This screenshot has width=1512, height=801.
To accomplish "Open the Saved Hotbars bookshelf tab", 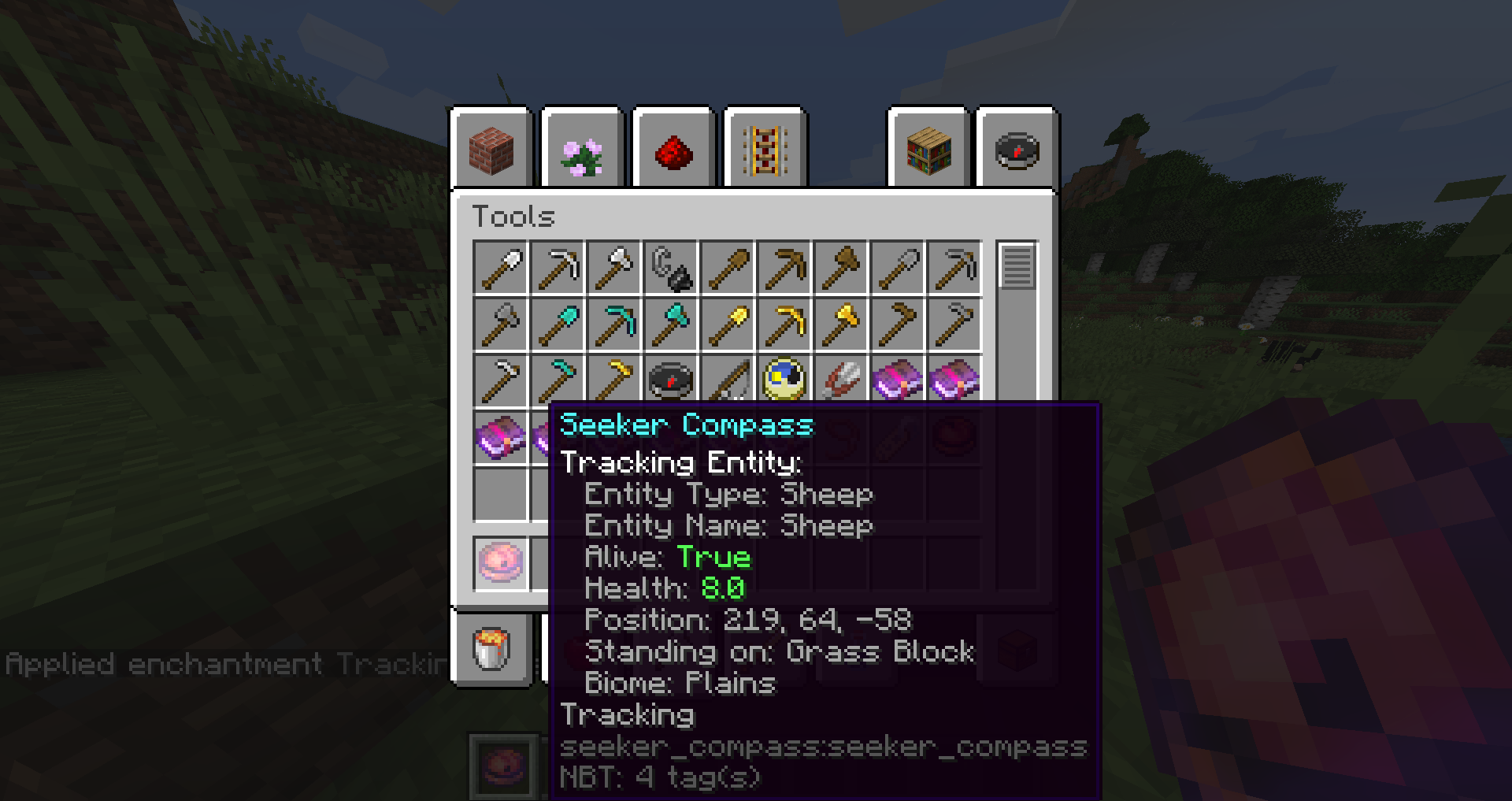I will [928, 150].
